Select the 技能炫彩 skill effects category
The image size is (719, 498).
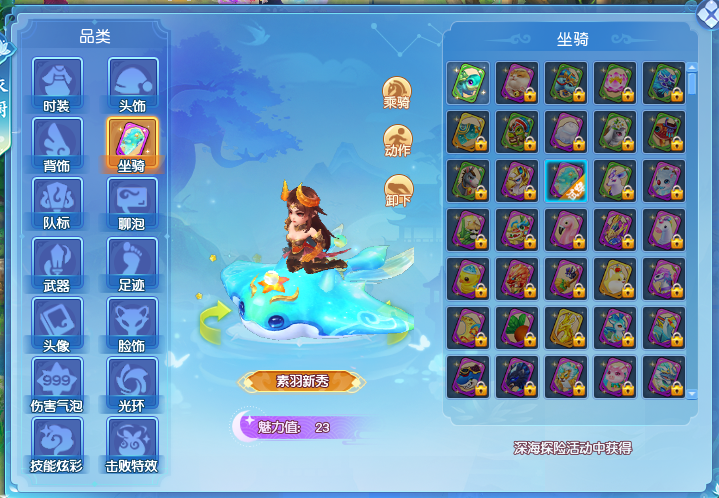[57, 443]
